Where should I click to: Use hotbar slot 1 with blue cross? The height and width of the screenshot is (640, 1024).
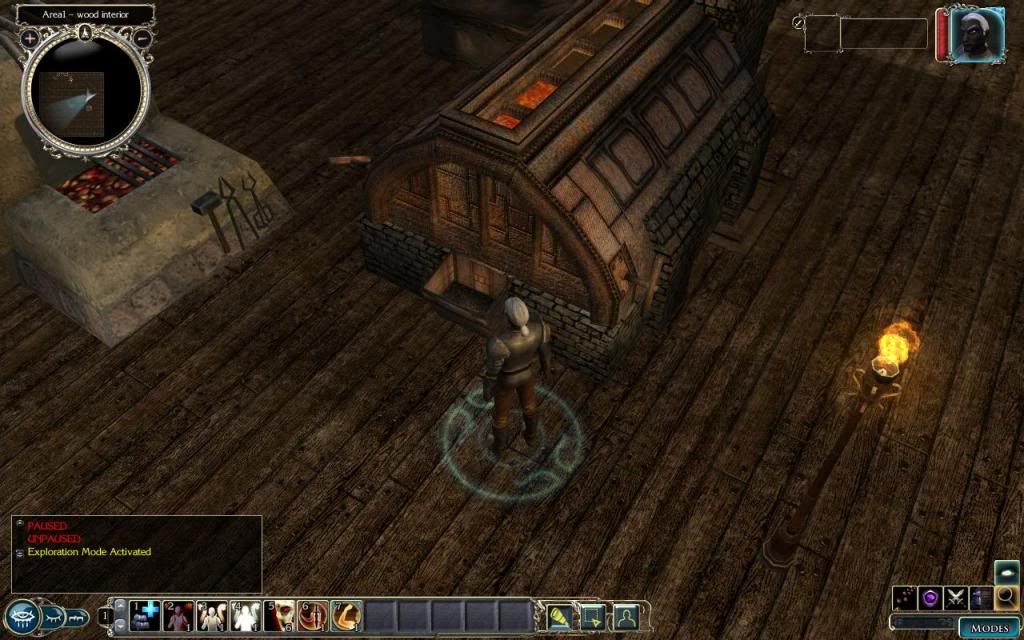coord(147,615)
